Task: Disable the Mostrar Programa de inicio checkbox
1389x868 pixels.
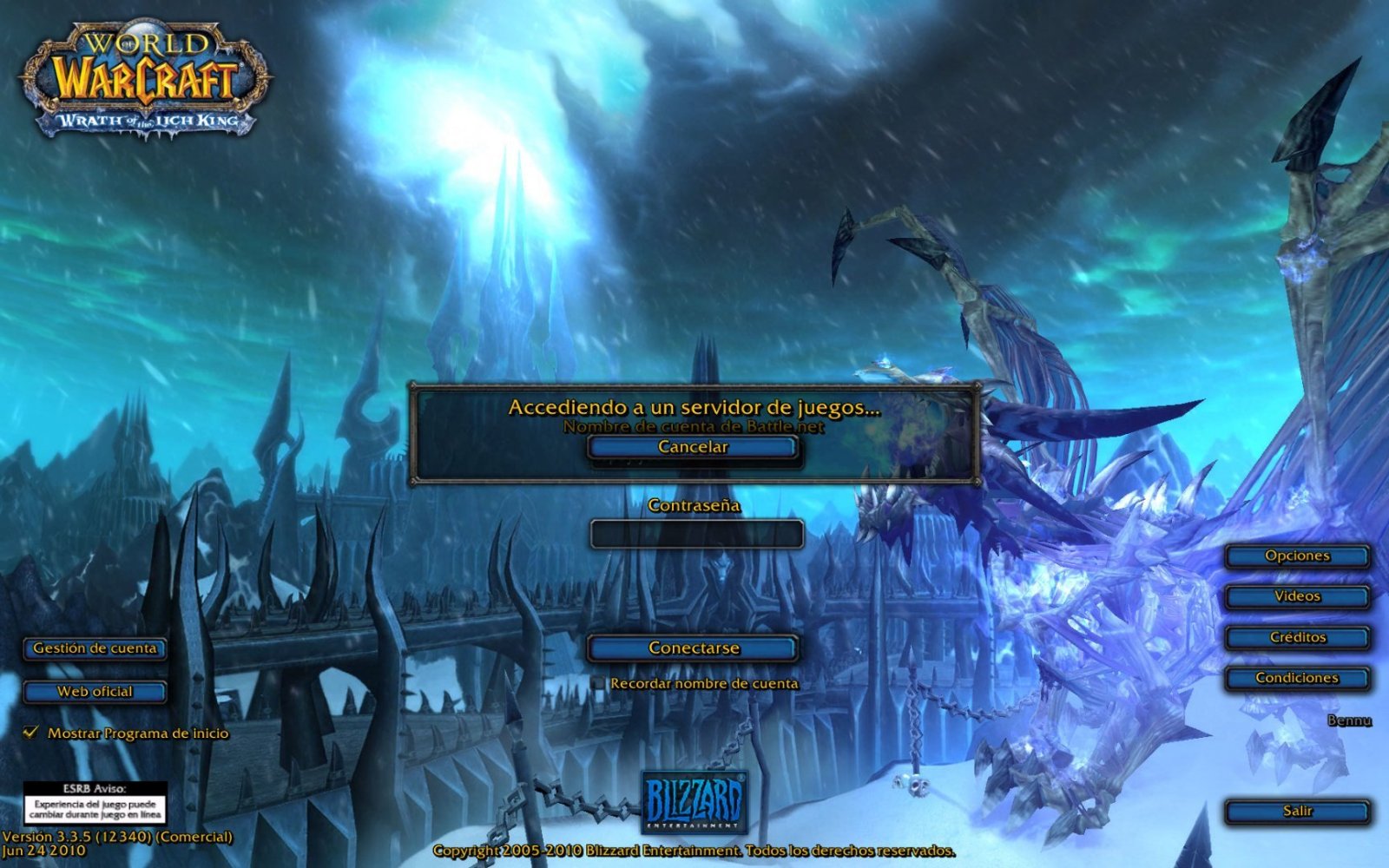Action: 32,733
